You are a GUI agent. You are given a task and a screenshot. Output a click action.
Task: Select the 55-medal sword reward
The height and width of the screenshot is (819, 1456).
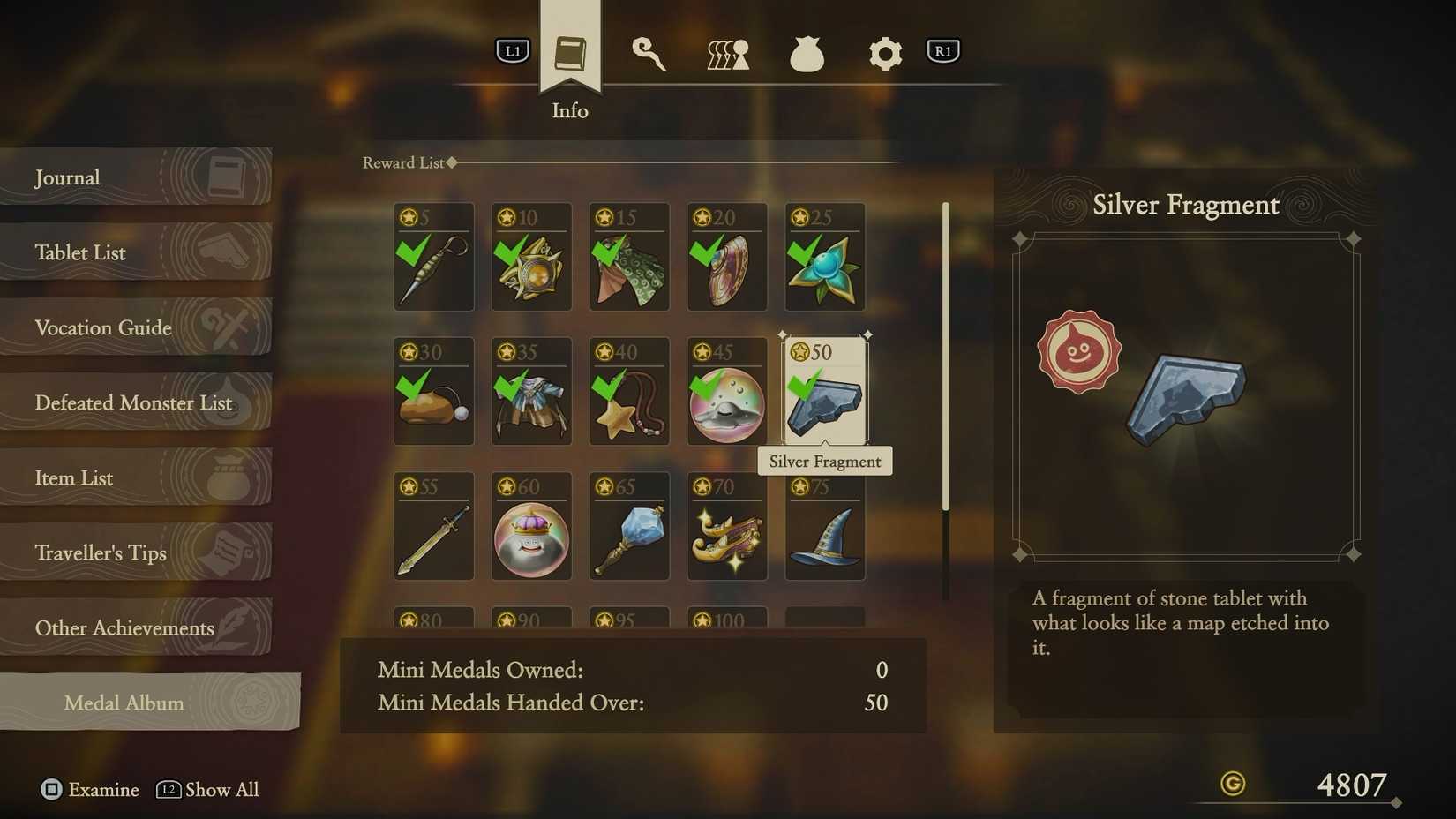point(433,527)
